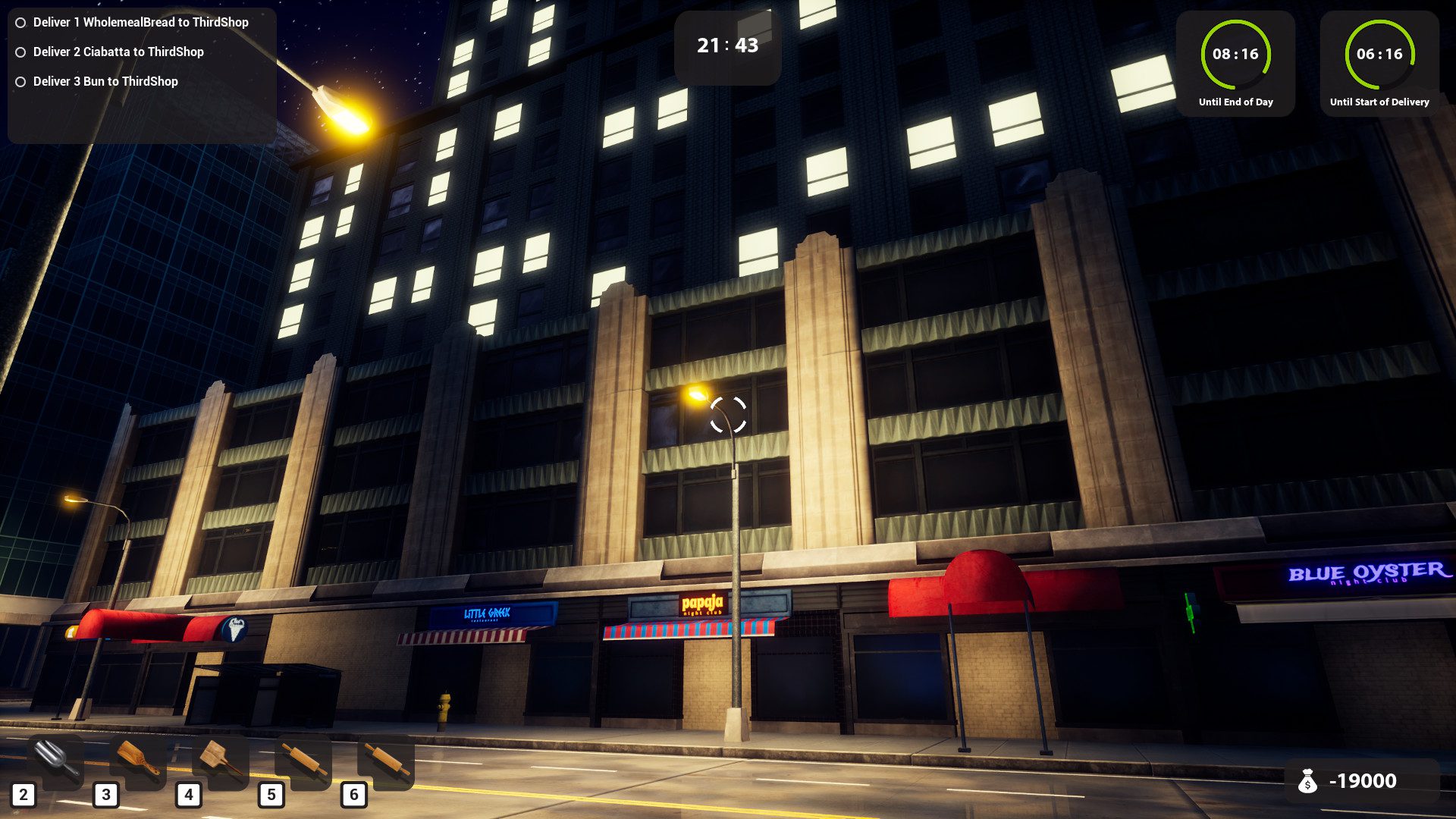Screen dimensions: 1456x819
Task: Check off the Ciabatta delivery objective
Action: click(x=20, y=52)
